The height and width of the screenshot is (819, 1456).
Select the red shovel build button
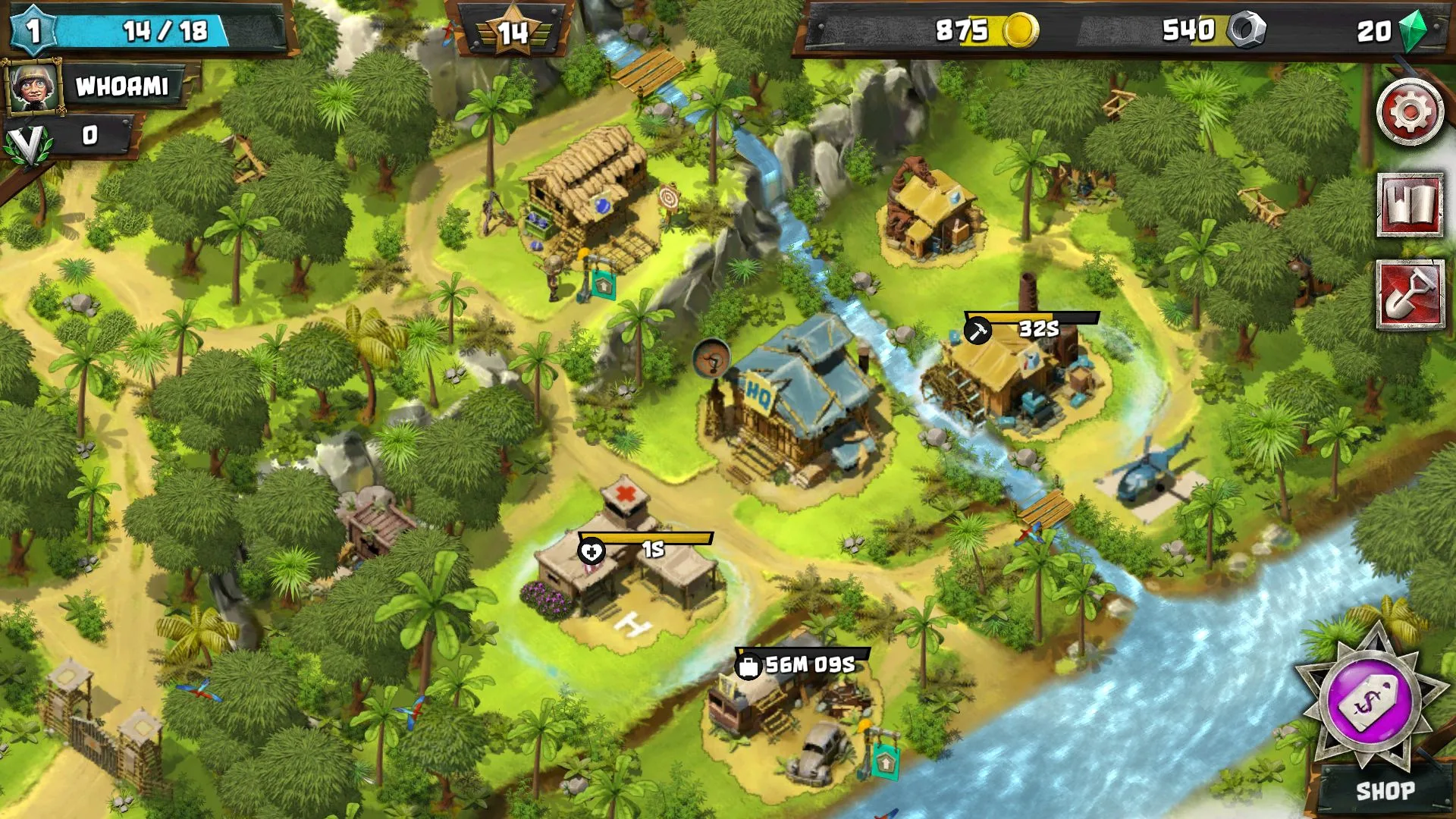pyautogui.click(x=1410, y=295)
